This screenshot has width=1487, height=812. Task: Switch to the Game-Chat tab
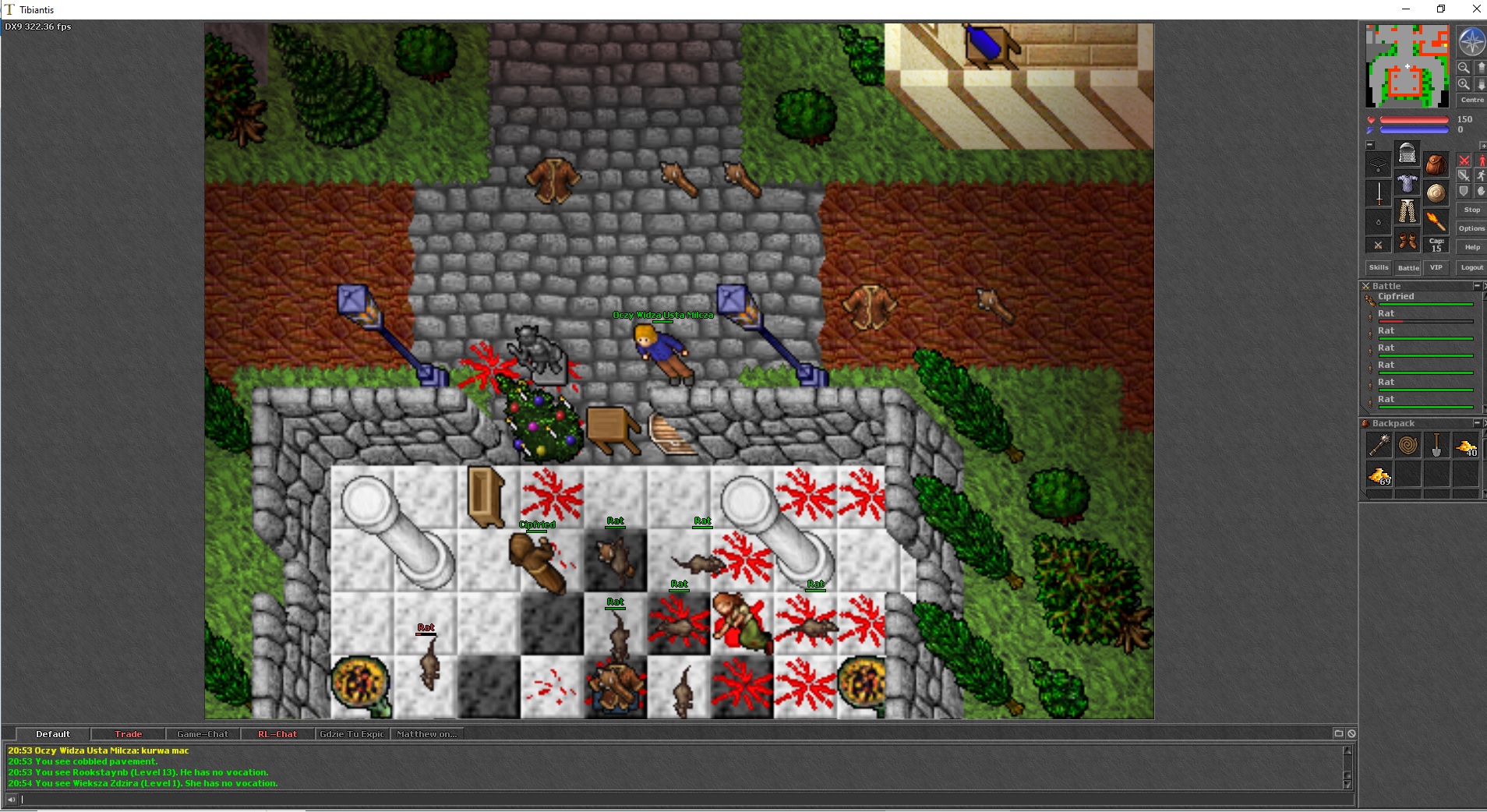click(203, 734)
